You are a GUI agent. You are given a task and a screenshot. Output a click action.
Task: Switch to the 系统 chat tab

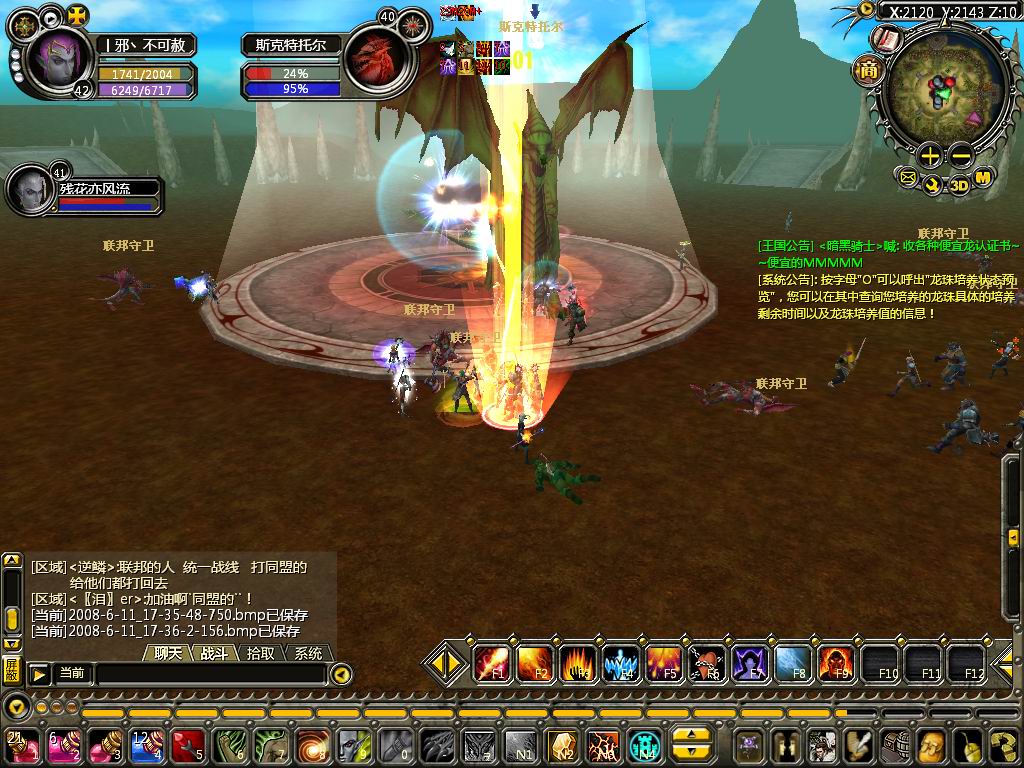[308, 653]
